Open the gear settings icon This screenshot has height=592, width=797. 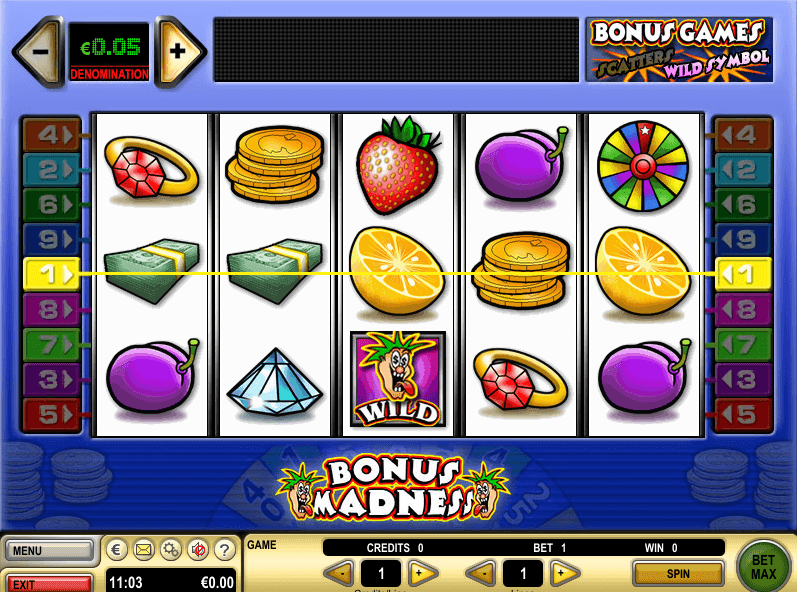171,549
